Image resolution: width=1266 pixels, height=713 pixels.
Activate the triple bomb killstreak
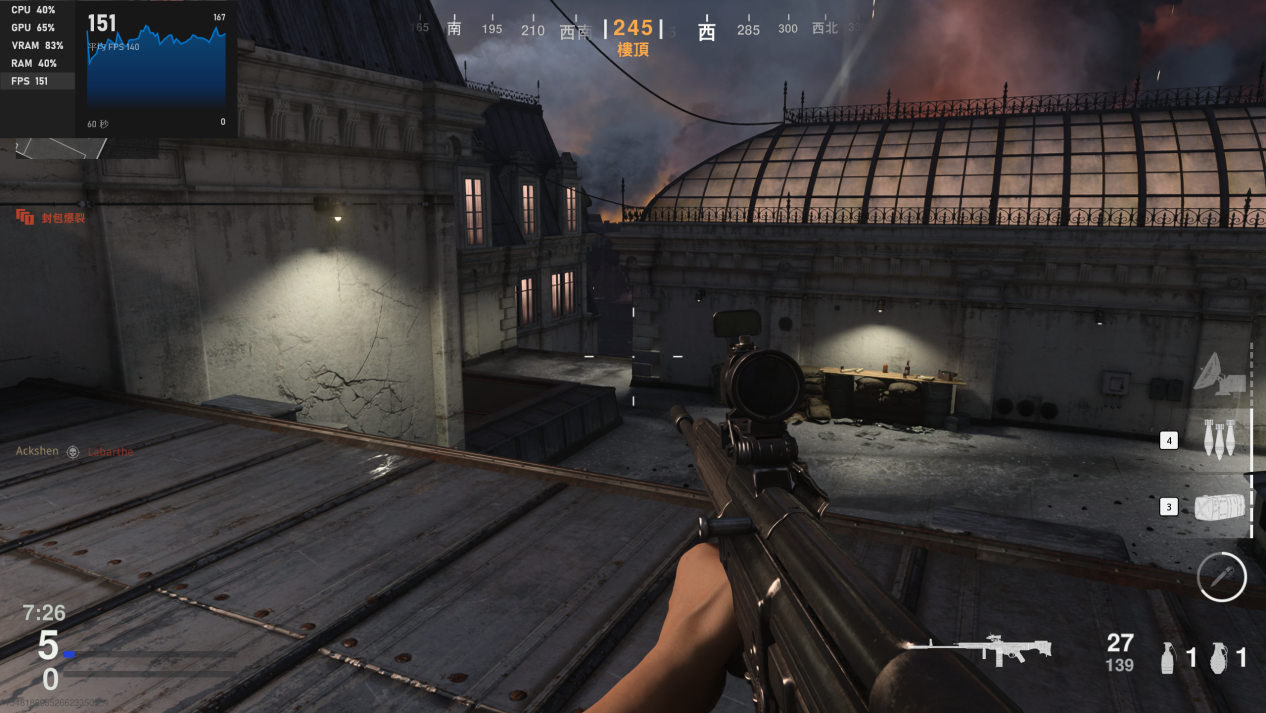coord(1220,439)
